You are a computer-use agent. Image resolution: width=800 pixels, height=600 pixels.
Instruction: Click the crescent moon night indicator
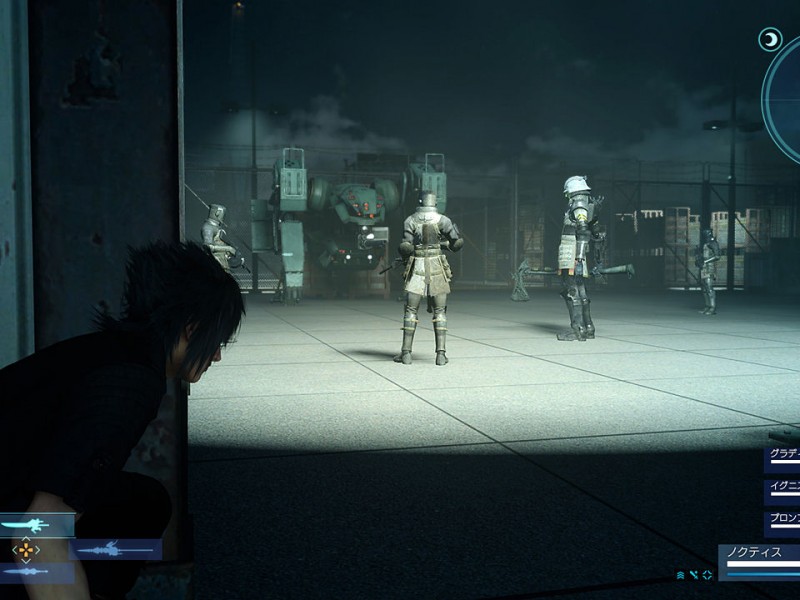(770, 39)
